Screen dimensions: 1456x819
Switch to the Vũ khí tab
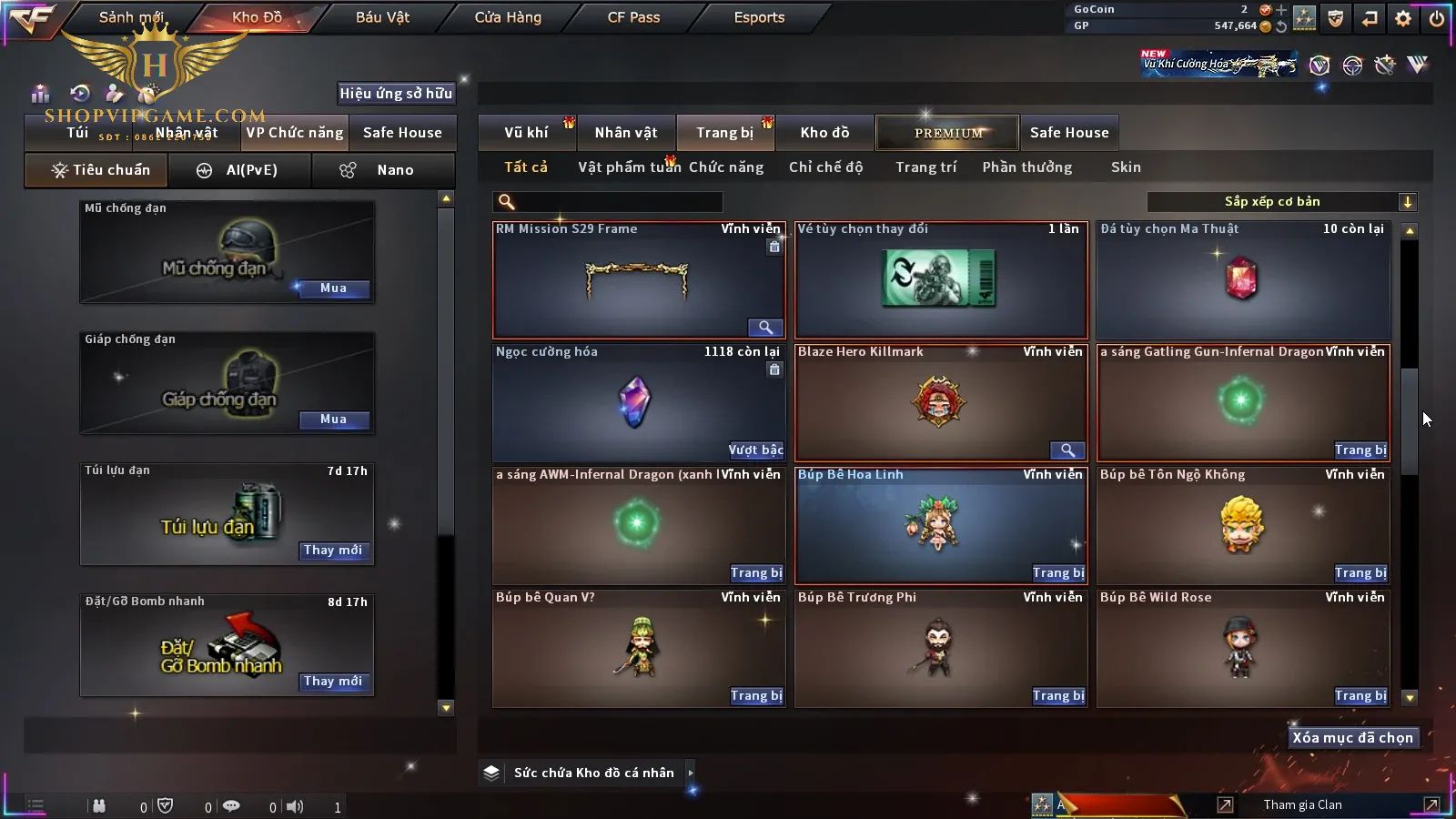[526, 133]
